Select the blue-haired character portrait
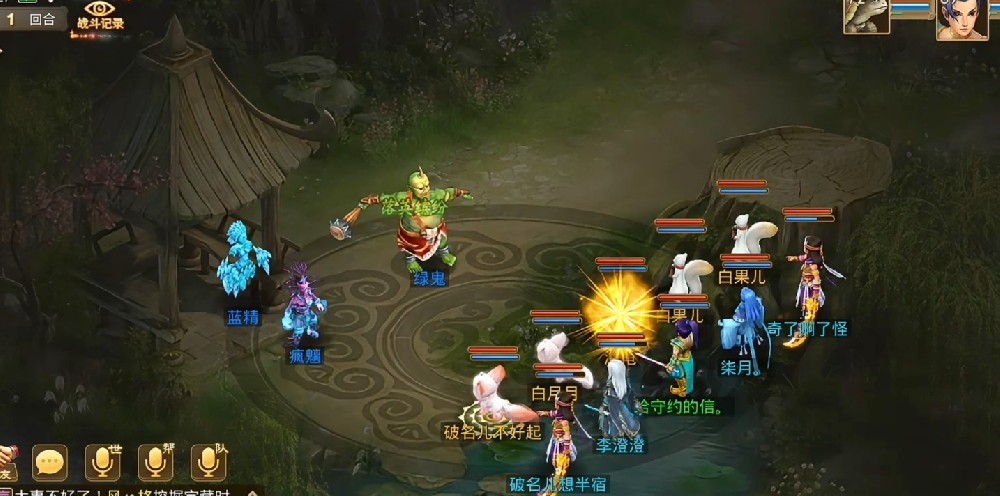Image resolution: width=1000 pixels, height=496 pixels. (x=961, y=19)
